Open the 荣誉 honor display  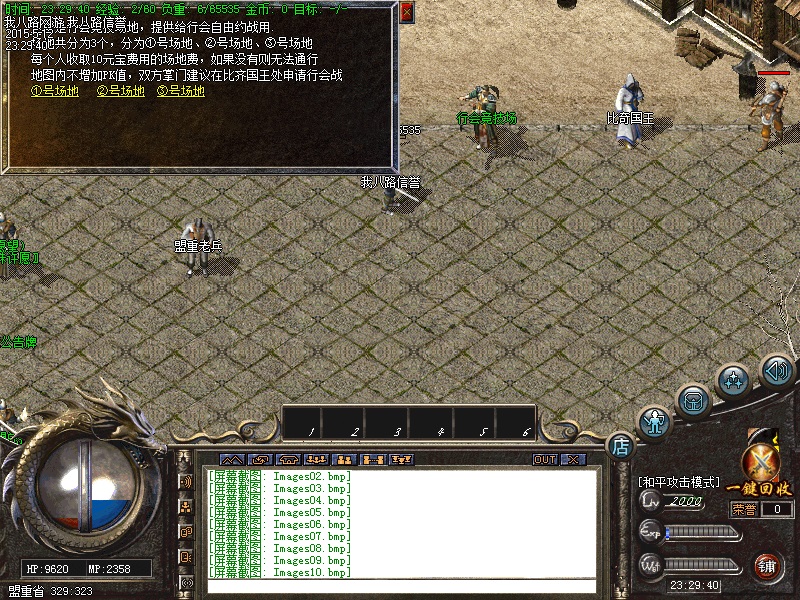click(743, 509)
